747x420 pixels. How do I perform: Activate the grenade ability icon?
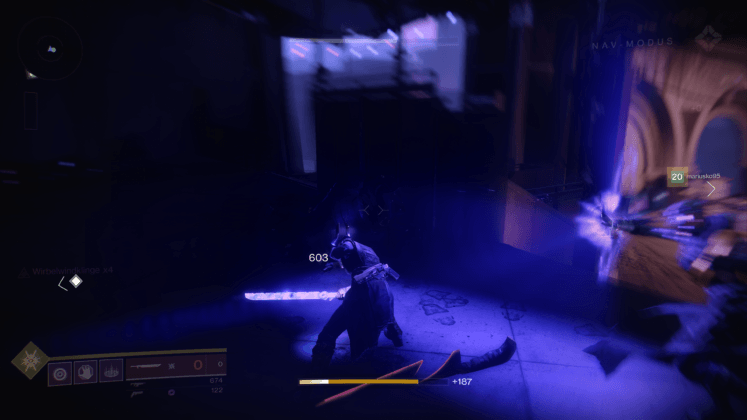[x=59, y=370]
